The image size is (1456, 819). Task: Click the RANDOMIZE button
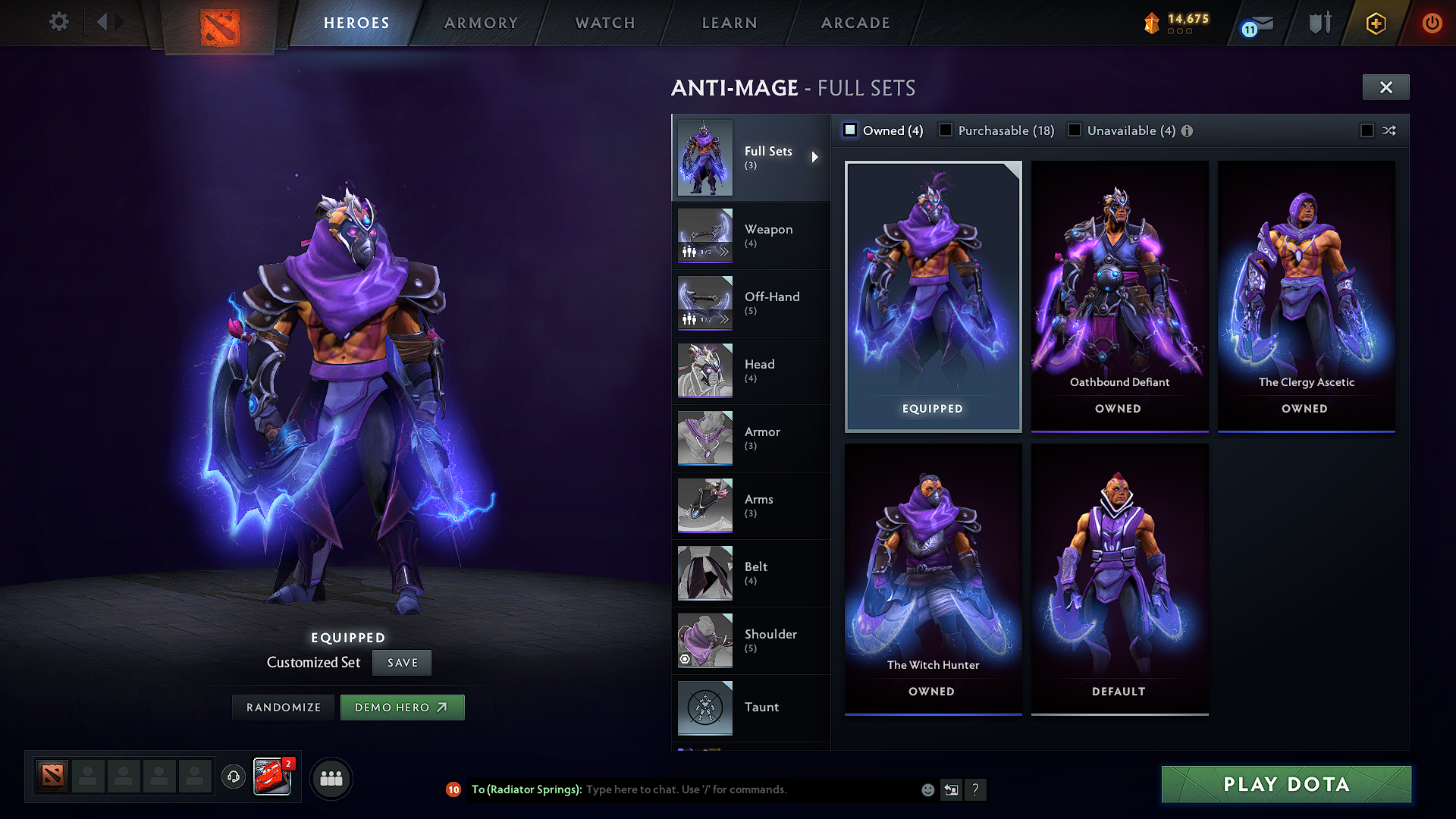[x=282, y=707]
